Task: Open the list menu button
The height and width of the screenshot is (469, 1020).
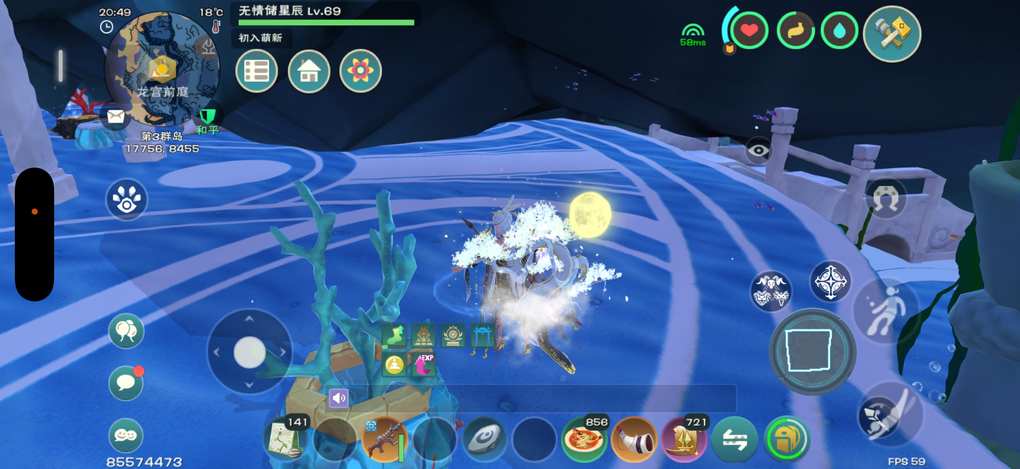Action: 257,71
